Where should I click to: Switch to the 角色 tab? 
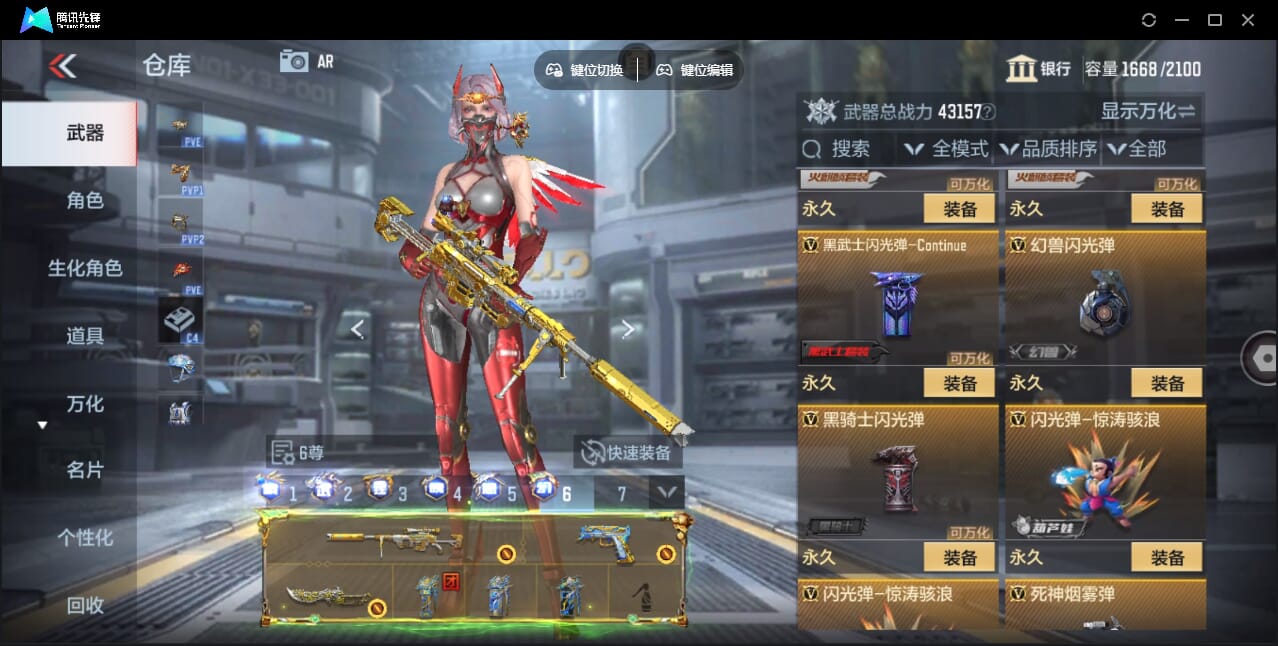click(x=85, y=200)
